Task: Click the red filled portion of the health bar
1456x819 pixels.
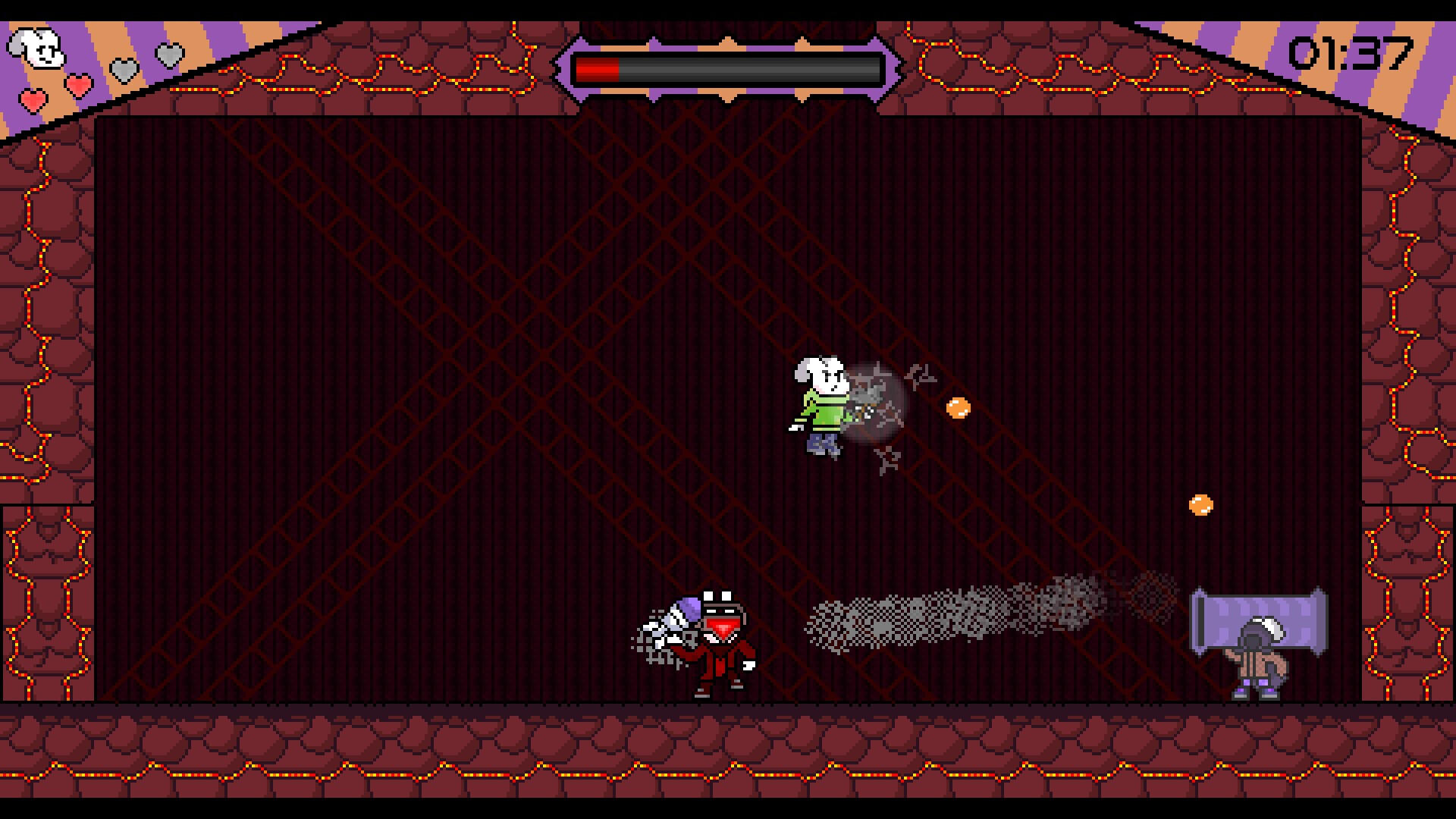Action: pos(599,68)
